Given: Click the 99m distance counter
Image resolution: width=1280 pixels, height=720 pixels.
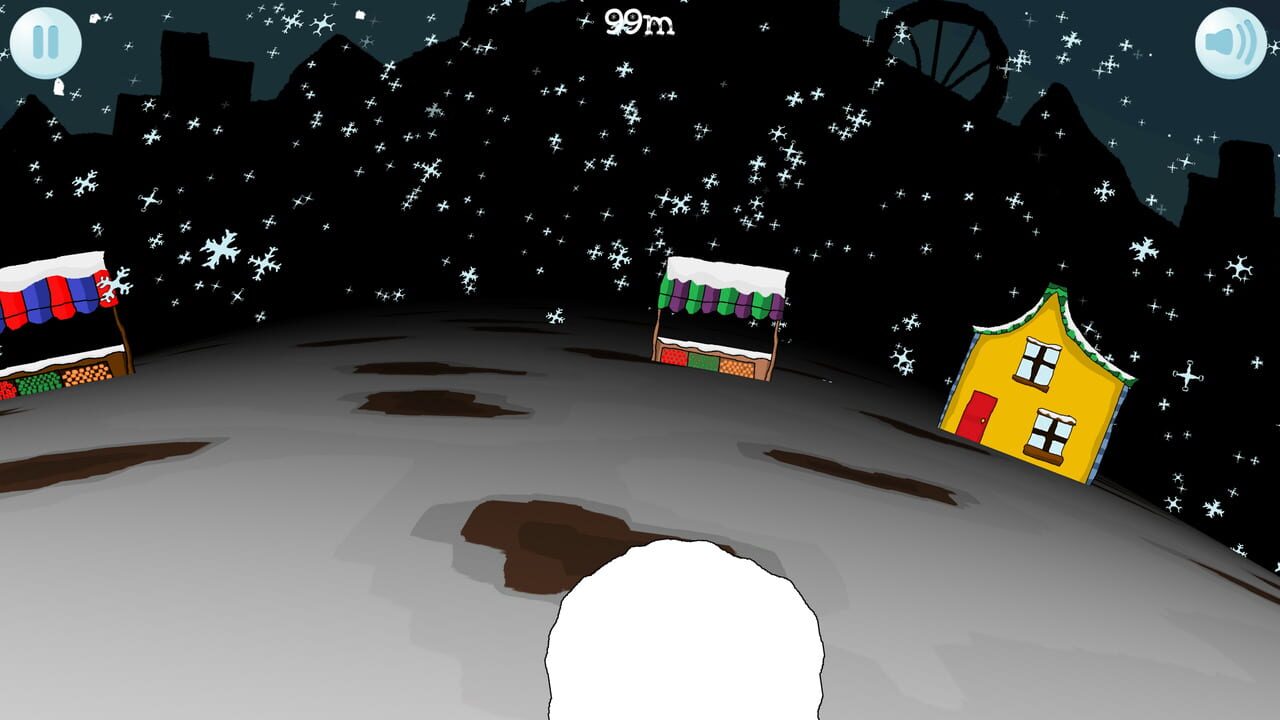Looking at the screenshot, I should (x=640, y=22).
